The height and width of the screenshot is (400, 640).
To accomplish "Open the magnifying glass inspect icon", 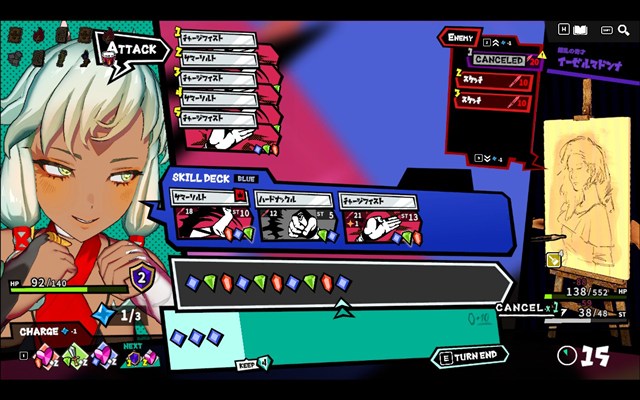I will pos(625,30).
